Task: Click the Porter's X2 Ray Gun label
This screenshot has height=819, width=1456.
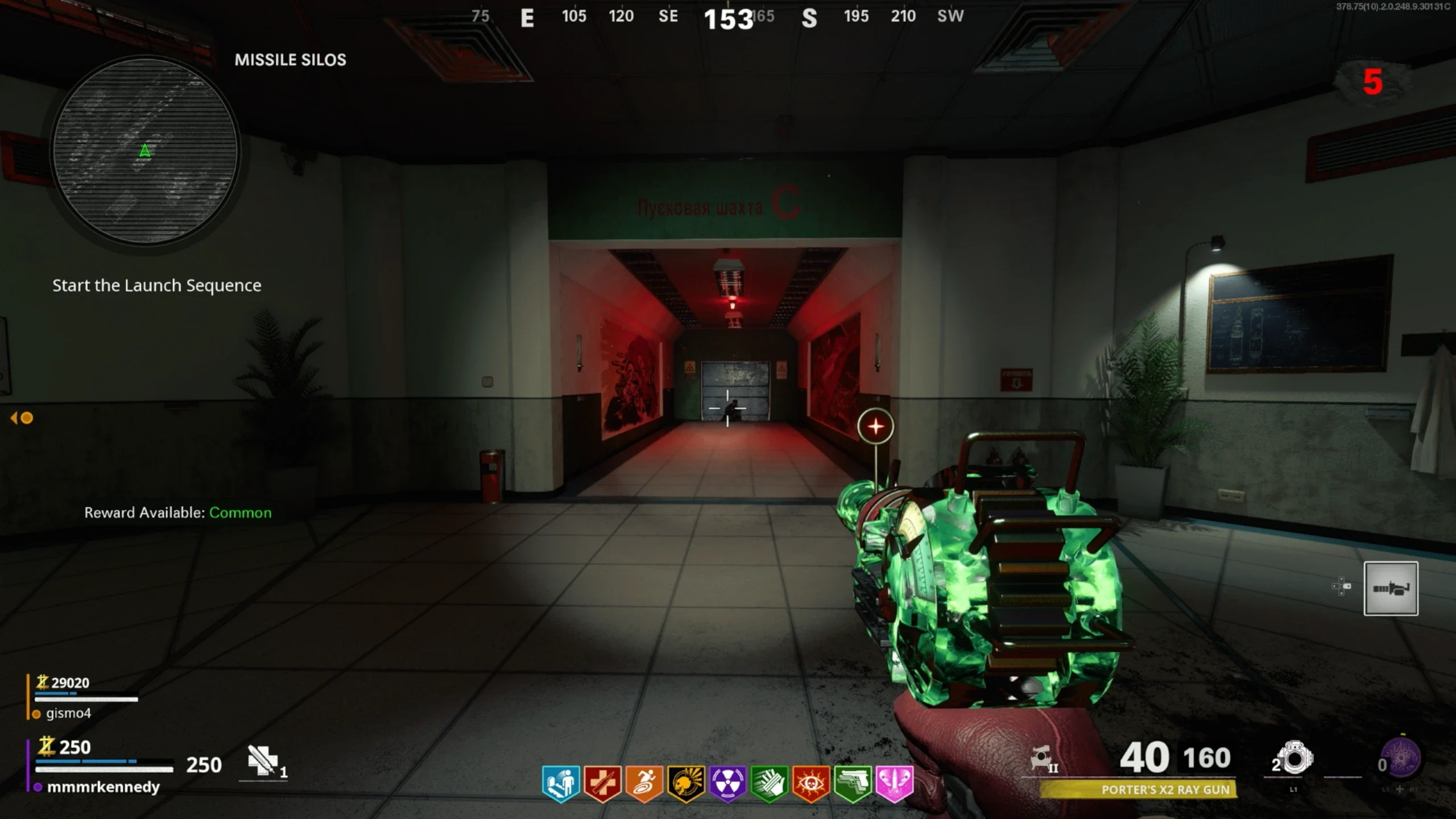Action: pos(1165,789)
